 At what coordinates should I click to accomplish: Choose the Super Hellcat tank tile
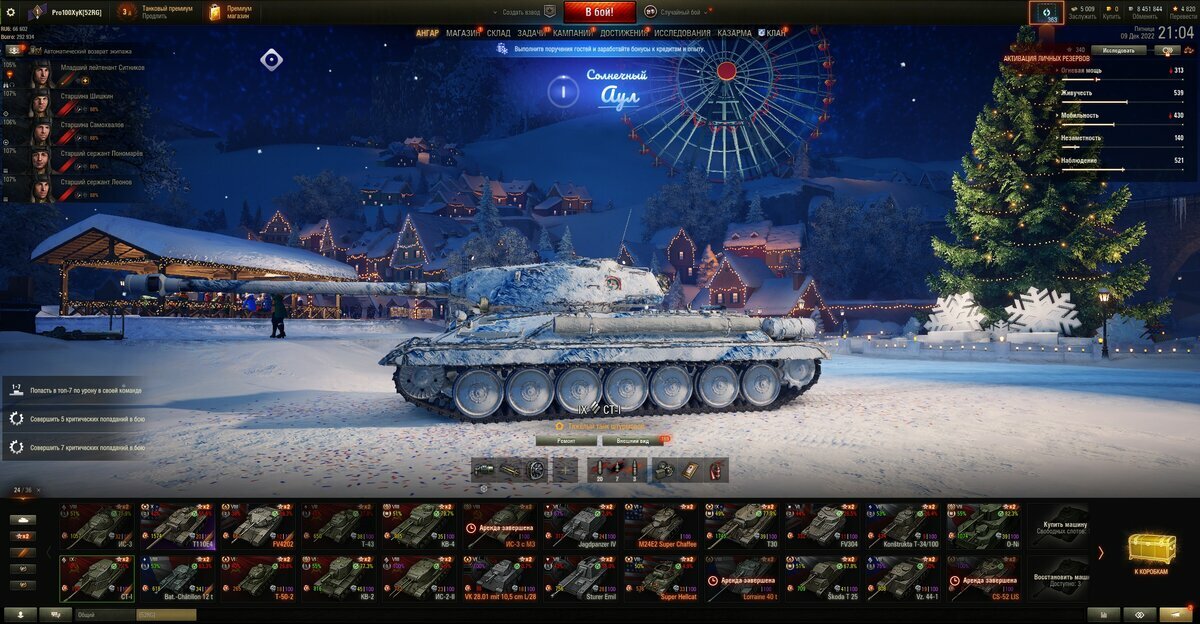(x=661, y=578)
